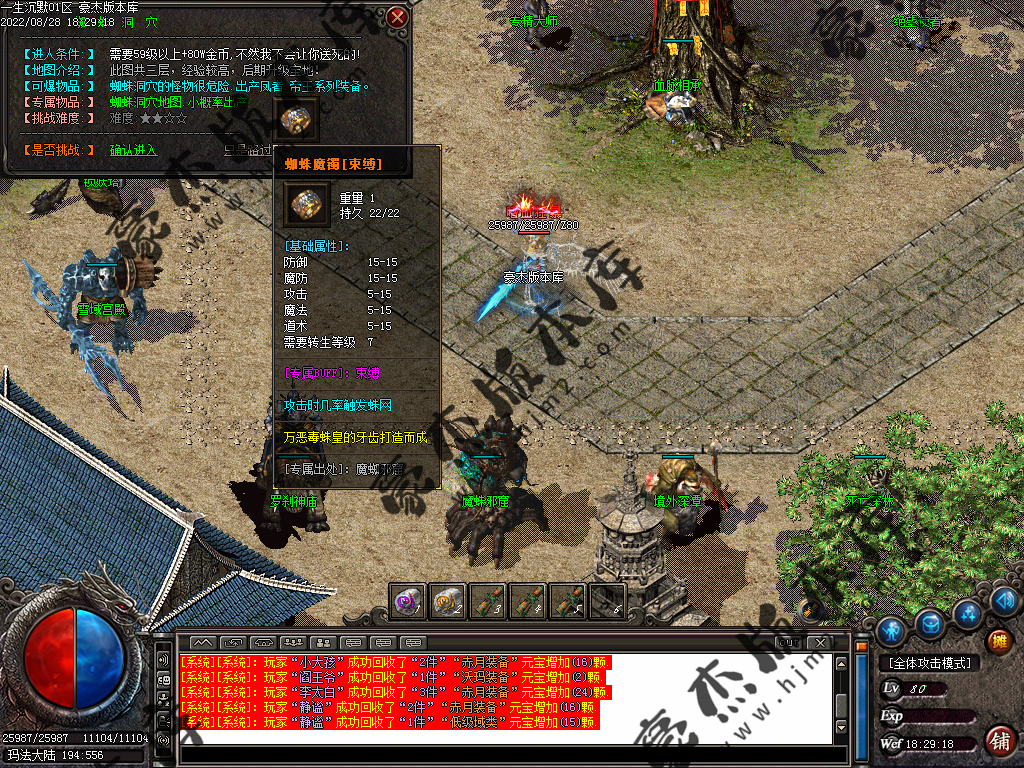Click the blue character figure round button

892,630
